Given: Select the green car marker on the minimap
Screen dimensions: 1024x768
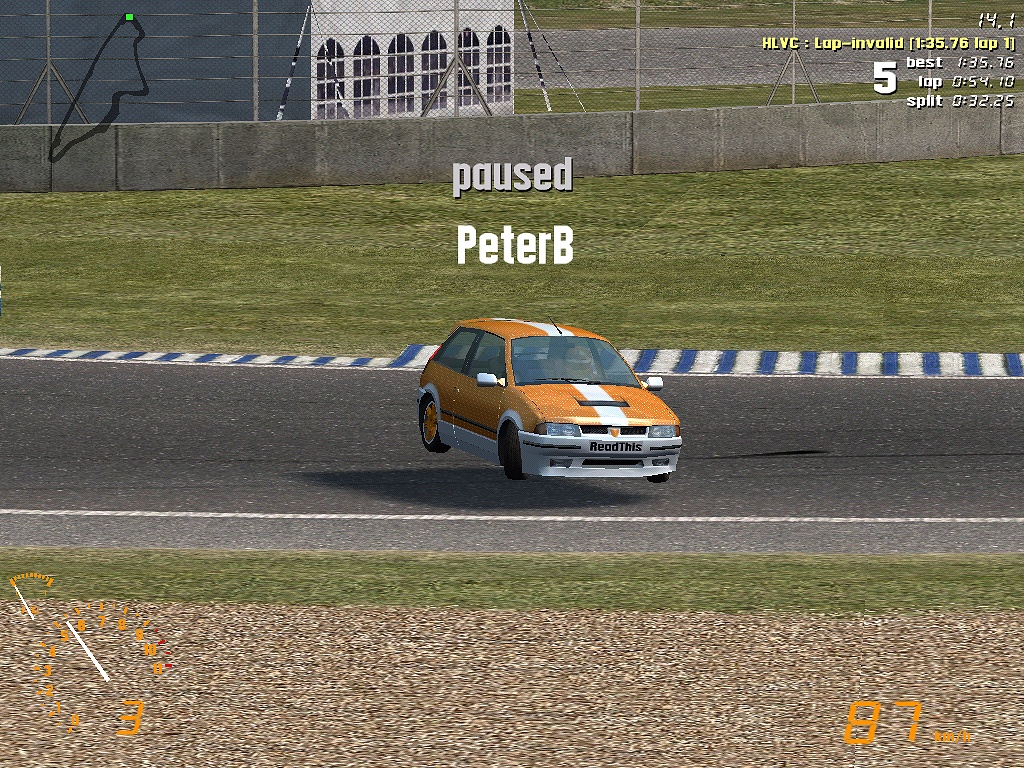Looking at the screenshot, I should (129, 17).
